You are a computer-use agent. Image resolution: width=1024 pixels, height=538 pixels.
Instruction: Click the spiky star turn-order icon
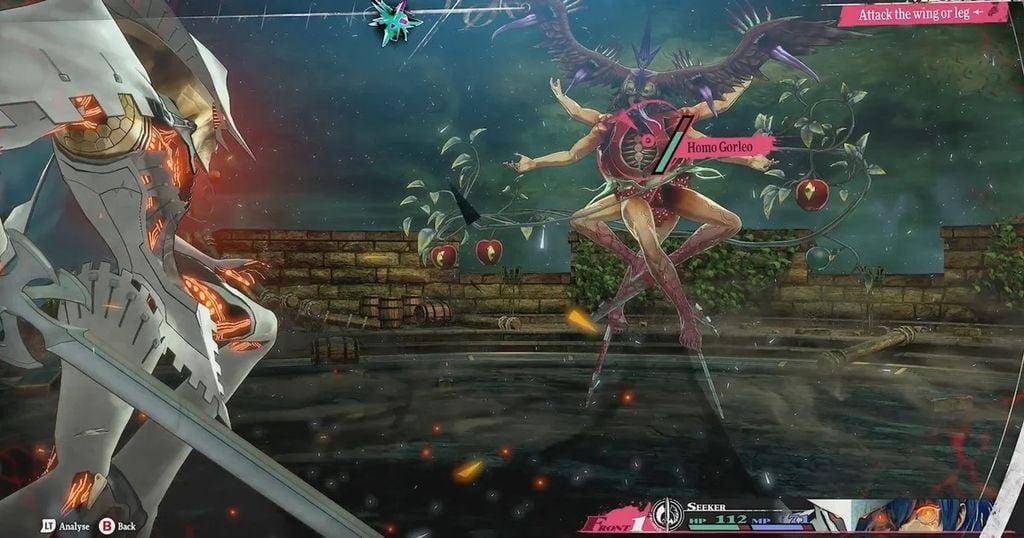coord(394,20)
